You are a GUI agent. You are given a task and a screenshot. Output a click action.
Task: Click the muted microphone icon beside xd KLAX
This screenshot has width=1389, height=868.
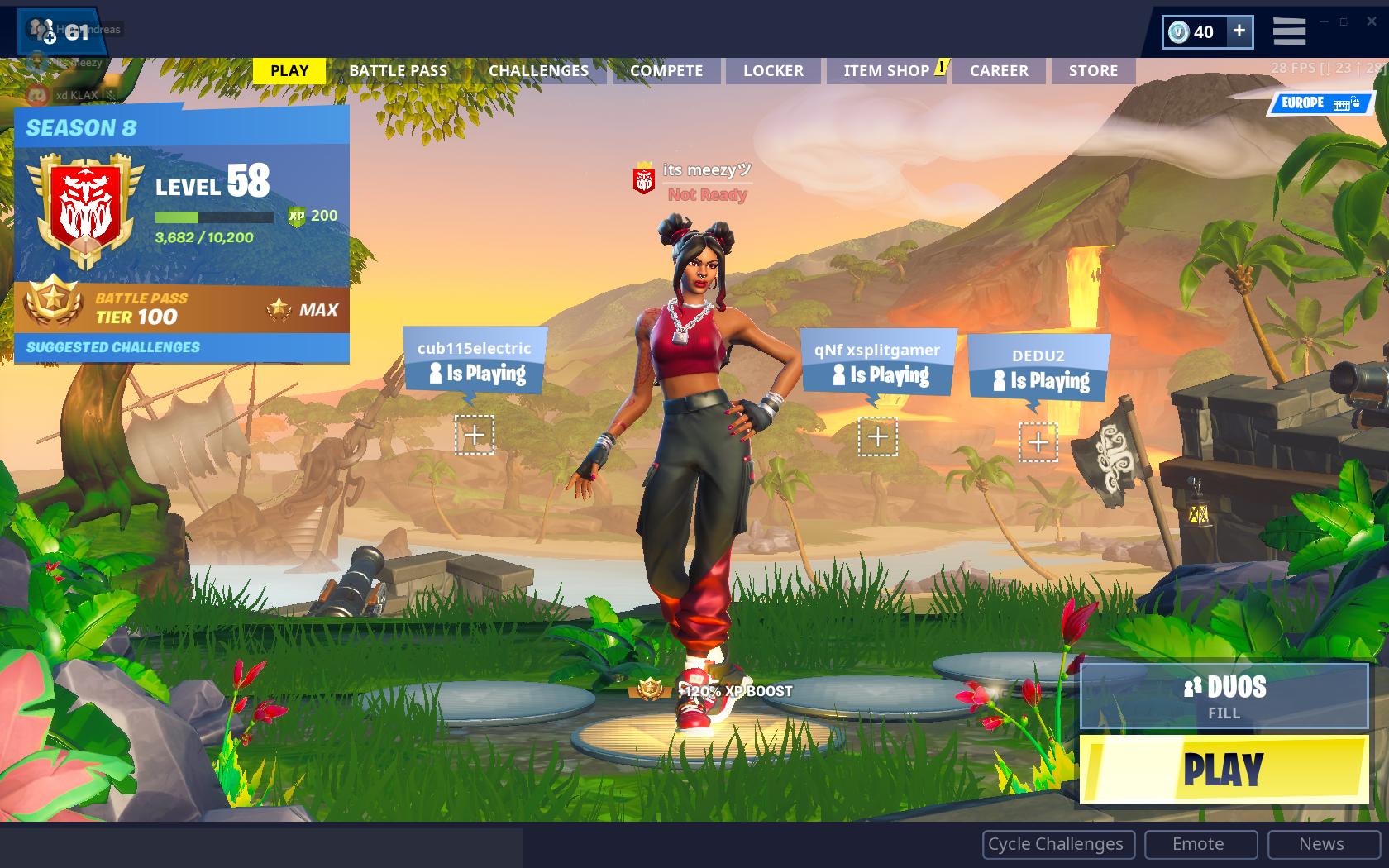tap(111, 94)
